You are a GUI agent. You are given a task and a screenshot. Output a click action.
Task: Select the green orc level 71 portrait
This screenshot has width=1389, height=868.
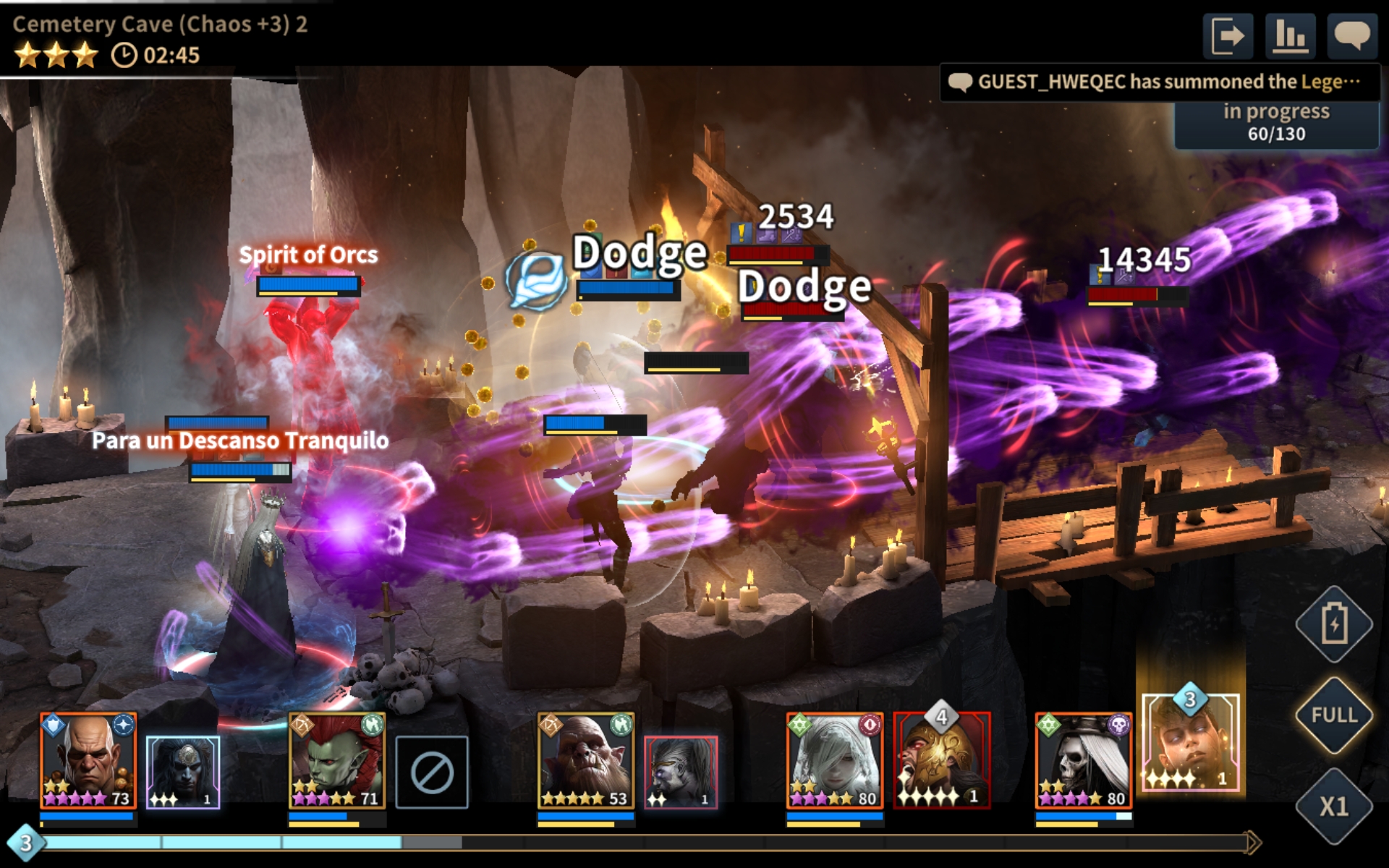click(337, 761)
